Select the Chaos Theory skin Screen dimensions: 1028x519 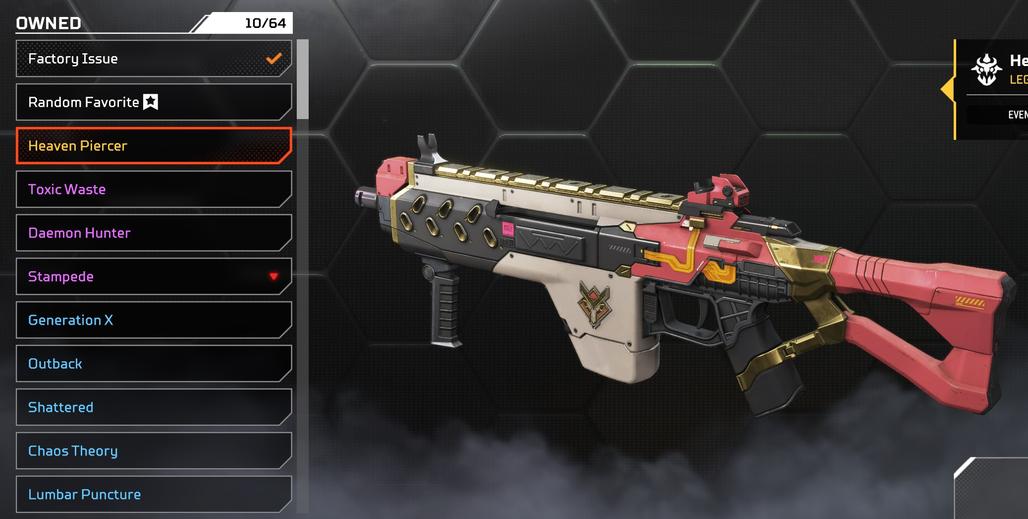(154, 451)
